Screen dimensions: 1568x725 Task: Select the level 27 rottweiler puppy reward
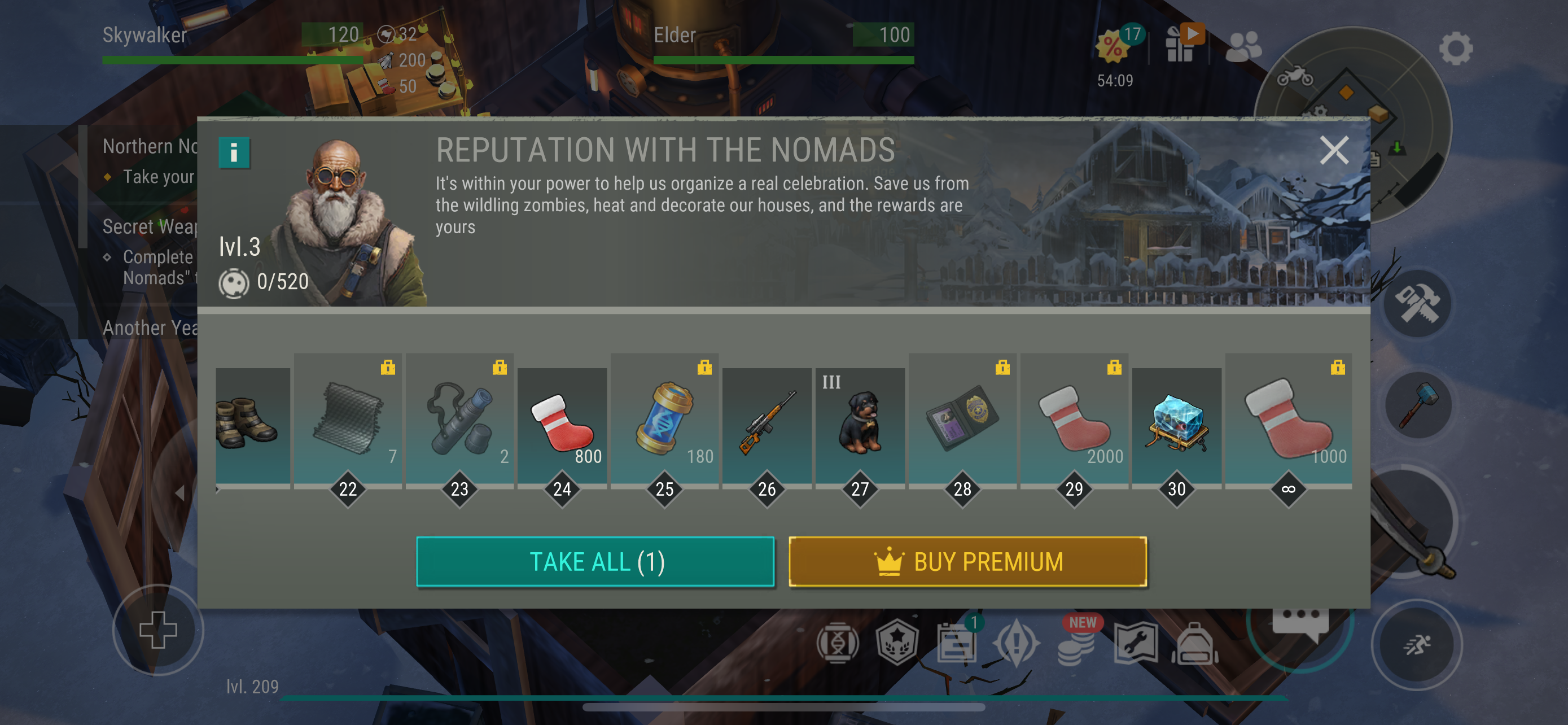tap(860, 425)
